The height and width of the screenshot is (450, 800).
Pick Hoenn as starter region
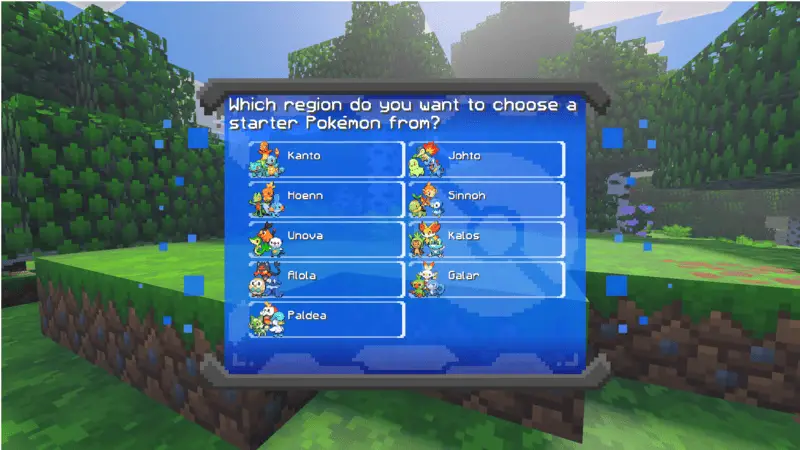[326, 199]
